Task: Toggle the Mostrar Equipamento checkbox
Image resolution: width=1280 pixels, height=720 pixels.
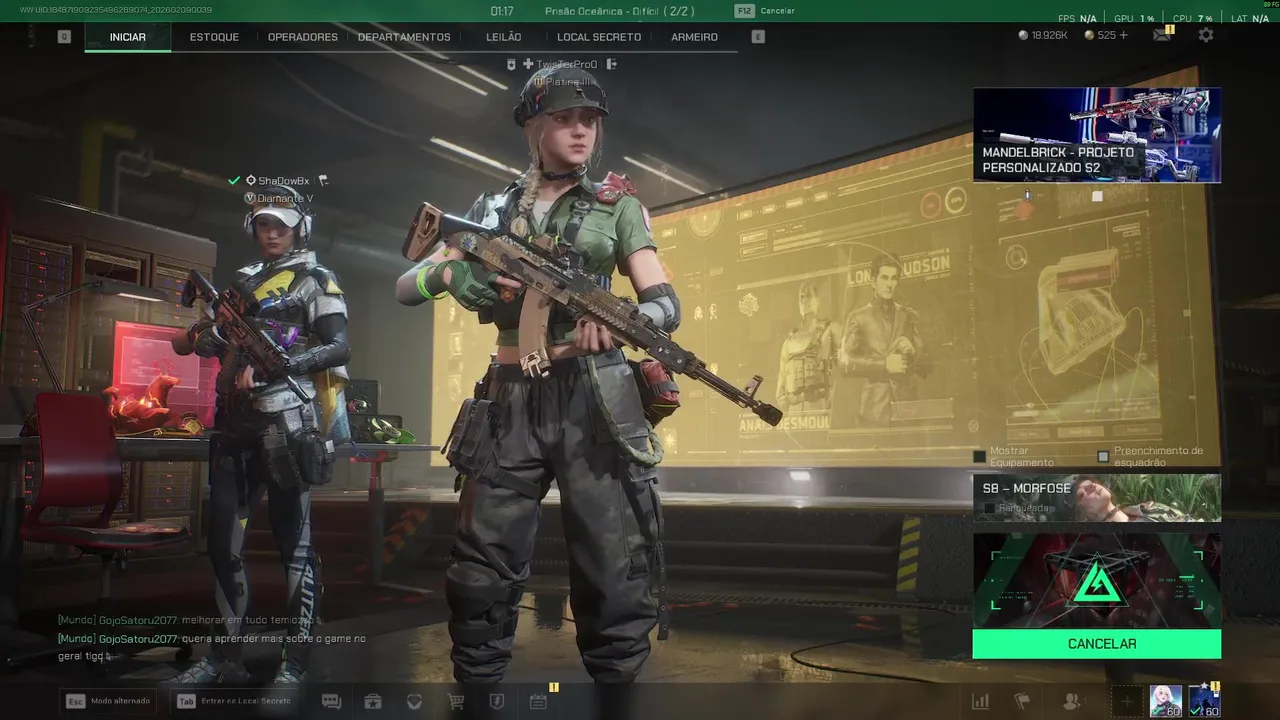Action: 980,457
